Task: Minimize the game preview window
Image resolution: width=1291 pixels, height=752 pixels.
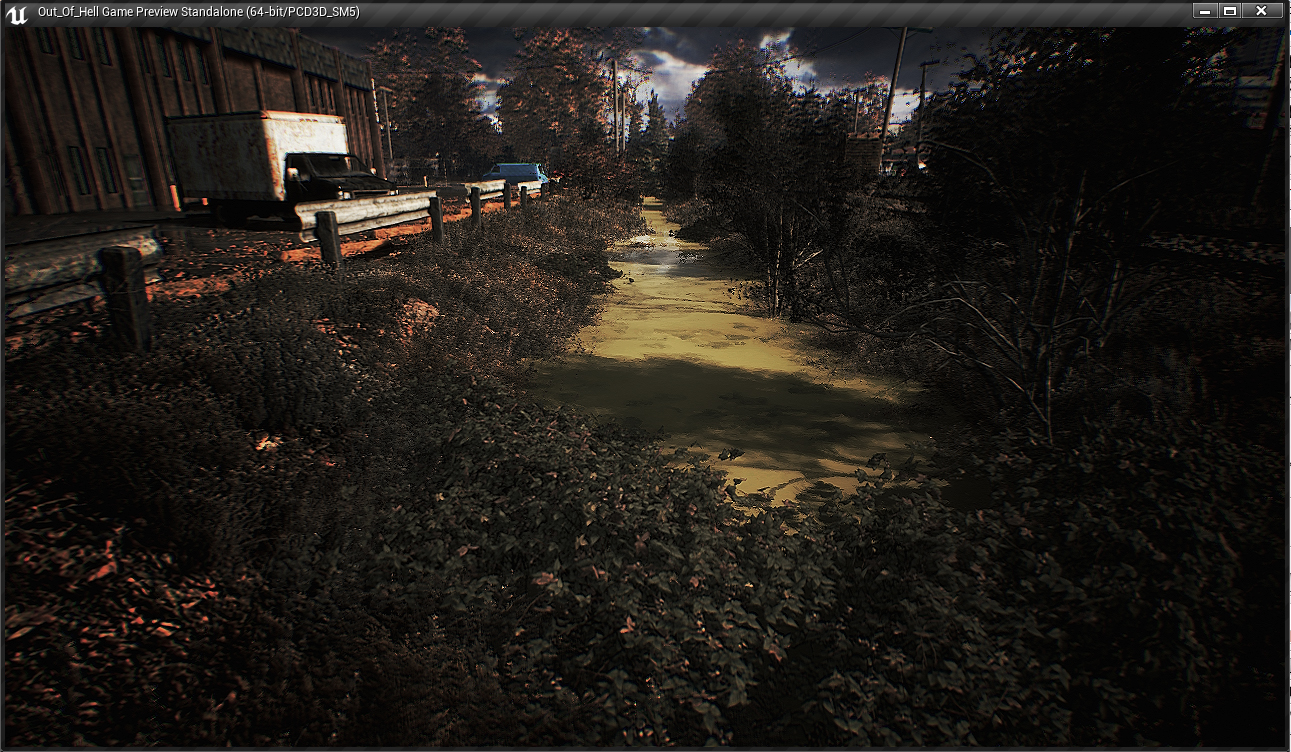Action: point(1205,11)
